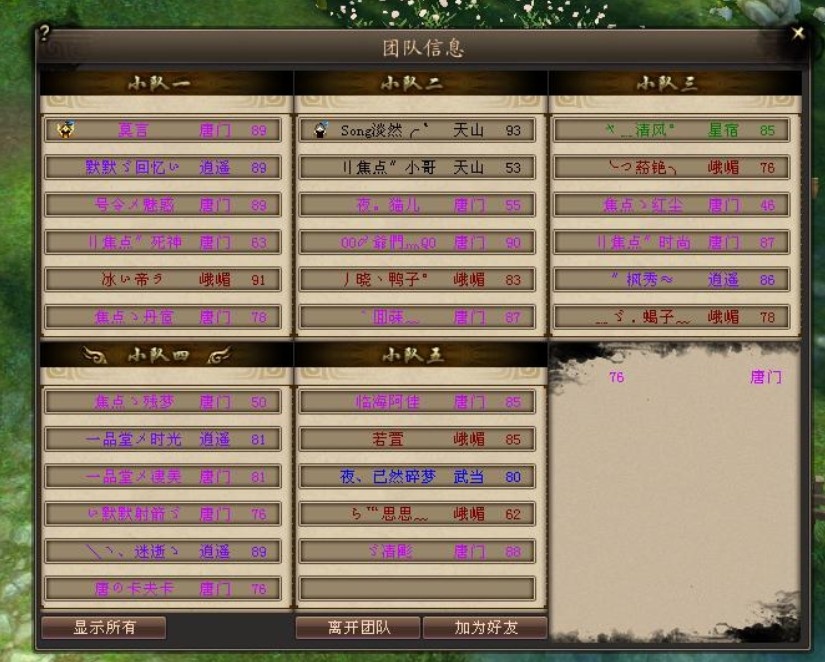
Task: Pick the 清彫 唐门 level 88 row
Action: (417, 551)
